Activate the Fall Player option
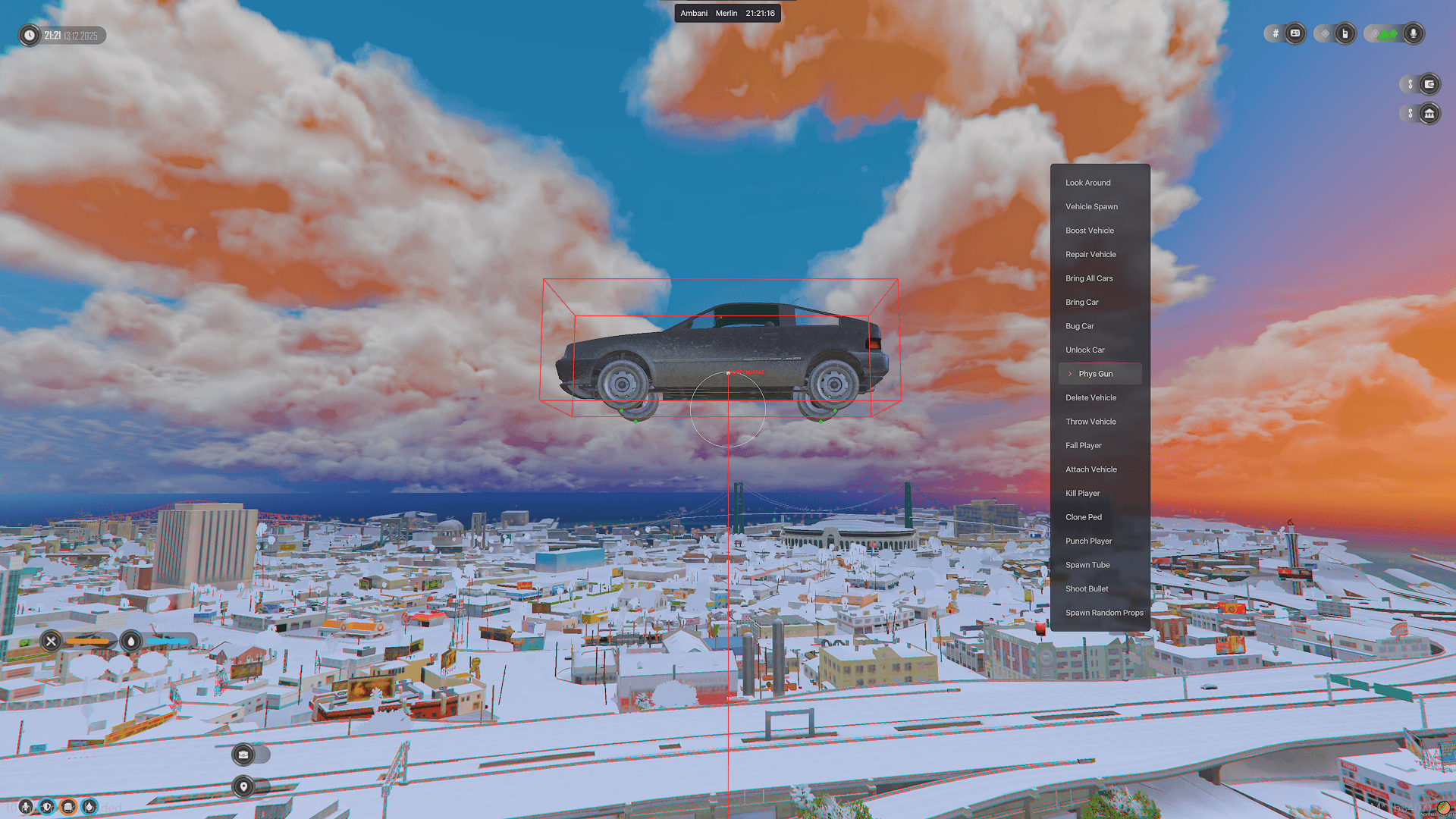 (x=1083, y=445)
